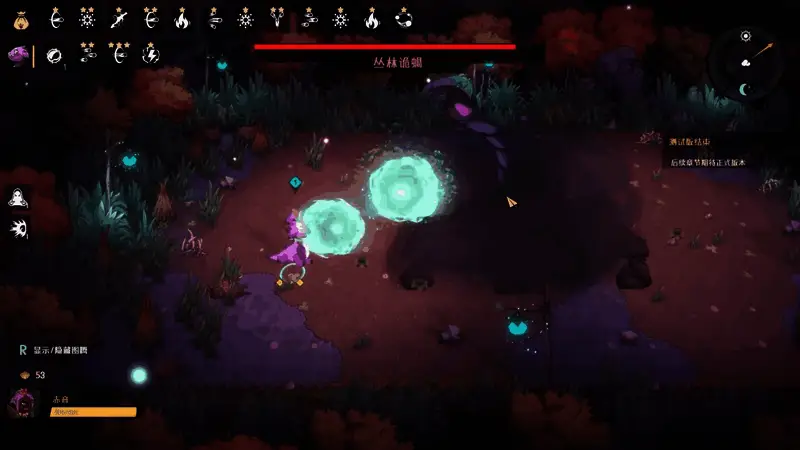
Task: Click the sun icon on the time dial
Action: [745, 36]
